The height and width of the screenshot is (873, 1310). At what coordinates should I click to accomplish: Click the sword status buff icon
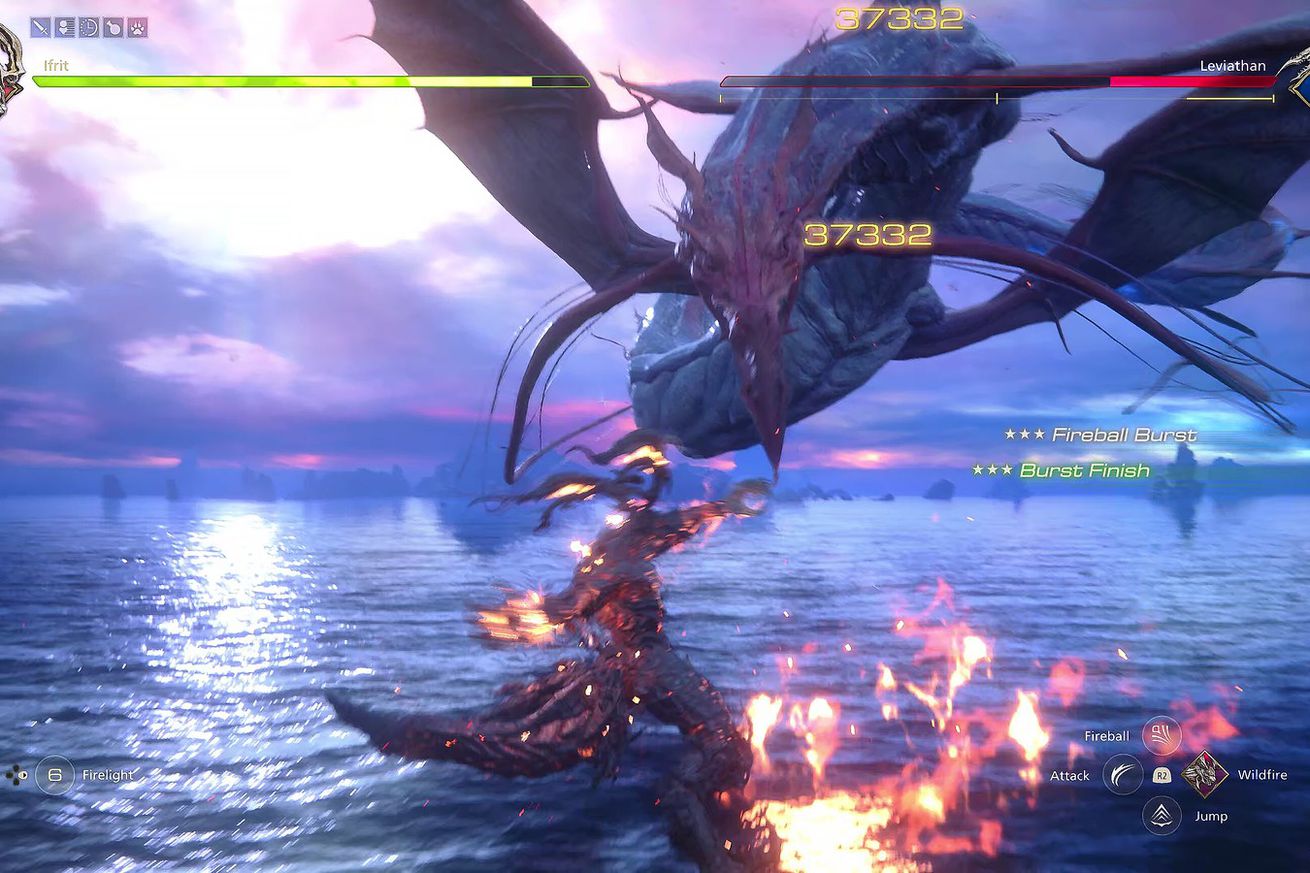(x=40, y=27)
